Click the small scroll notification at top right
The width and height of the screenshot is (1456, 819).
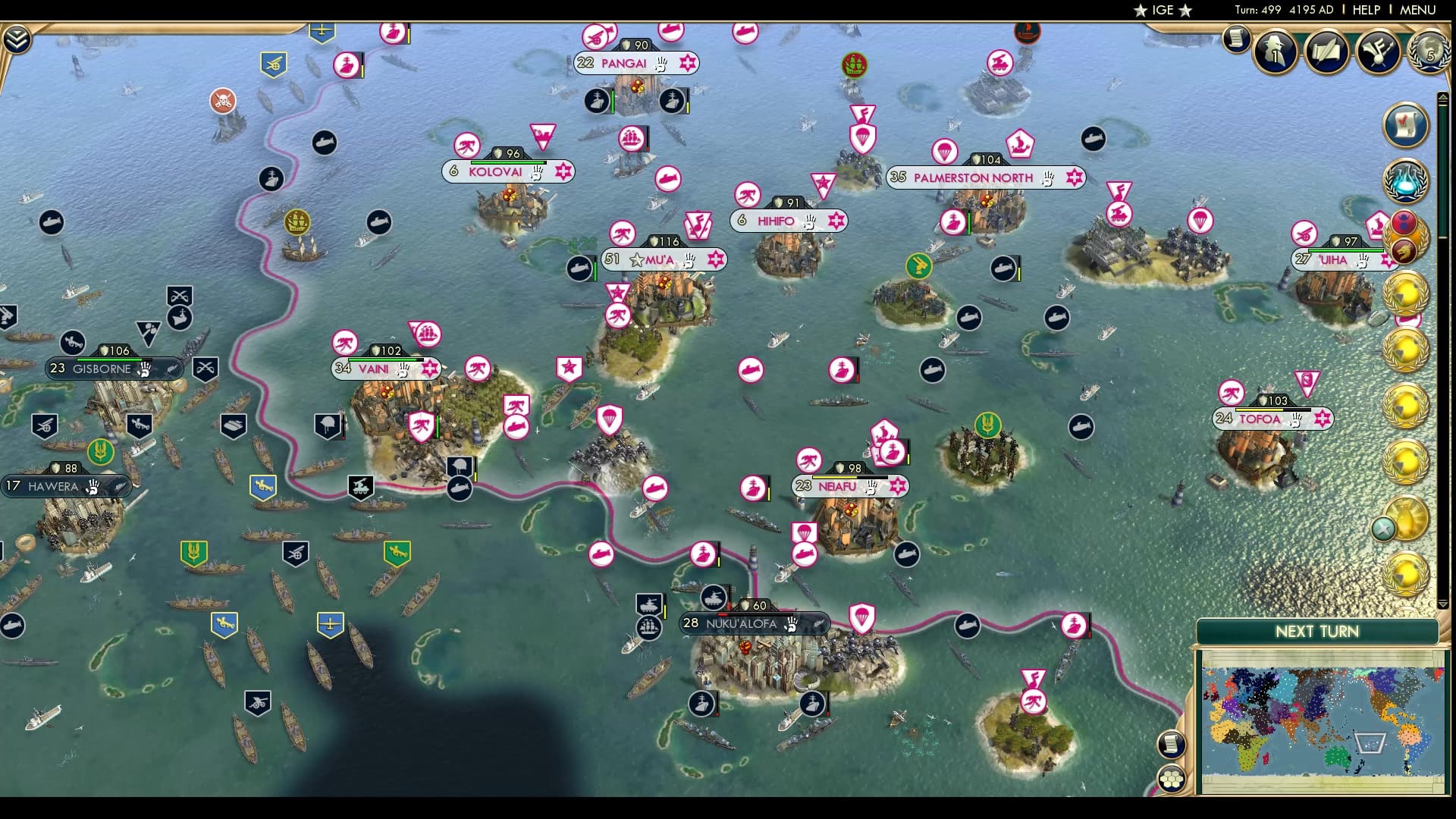click(1235, 39)
